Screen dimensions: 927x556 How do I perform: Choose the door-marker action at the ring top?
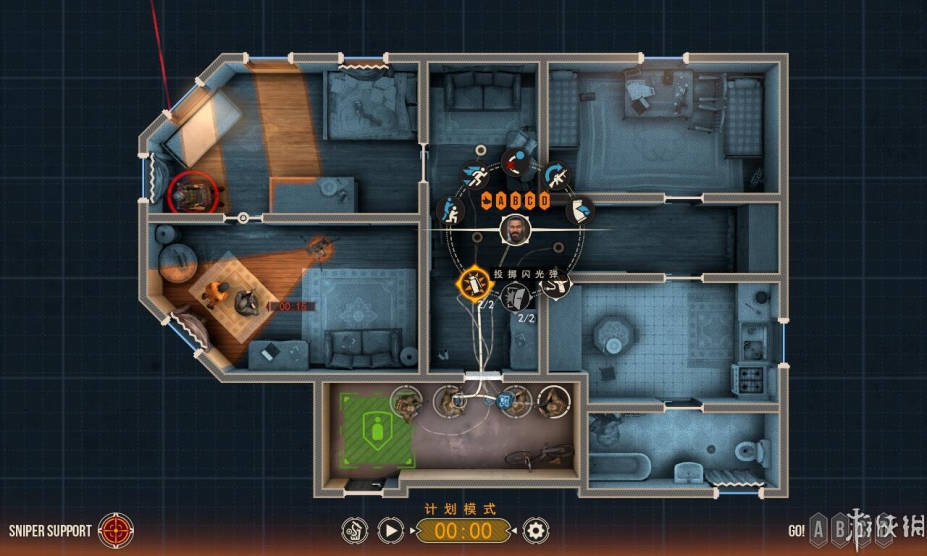tap(517, 162)
